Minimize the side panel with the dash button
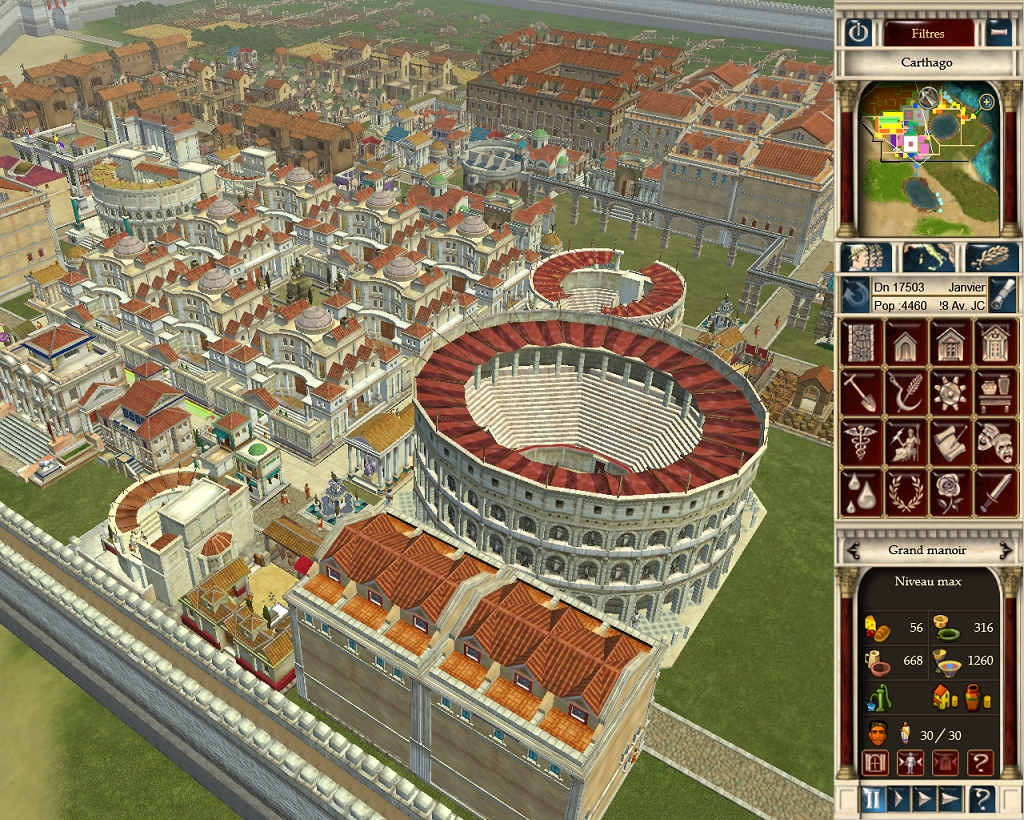The width and height of the screenshot is (1024, 820). tap(998, 33)
